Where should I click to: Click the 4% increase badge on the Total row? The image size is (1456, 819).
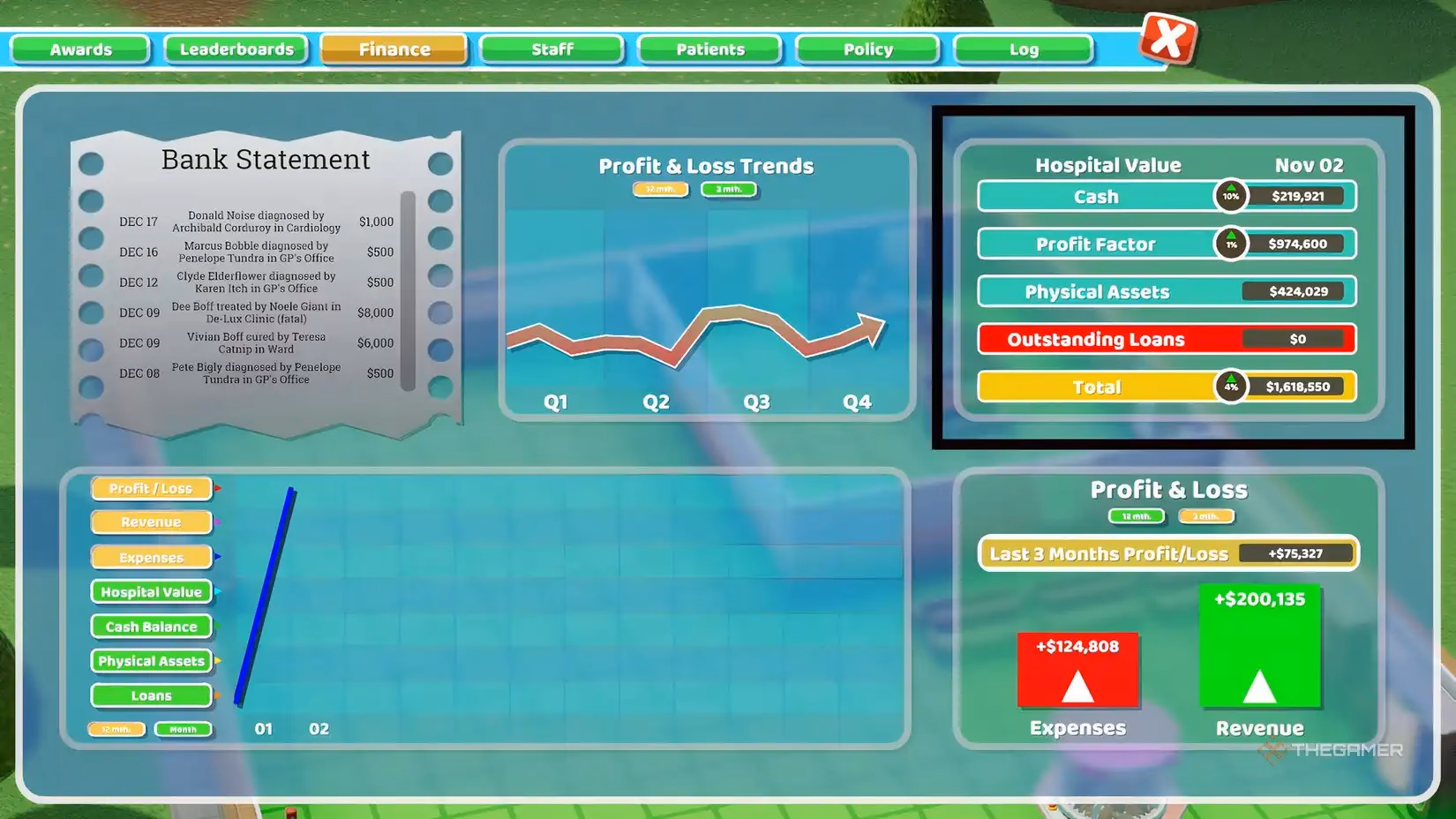pos(1230,387)
